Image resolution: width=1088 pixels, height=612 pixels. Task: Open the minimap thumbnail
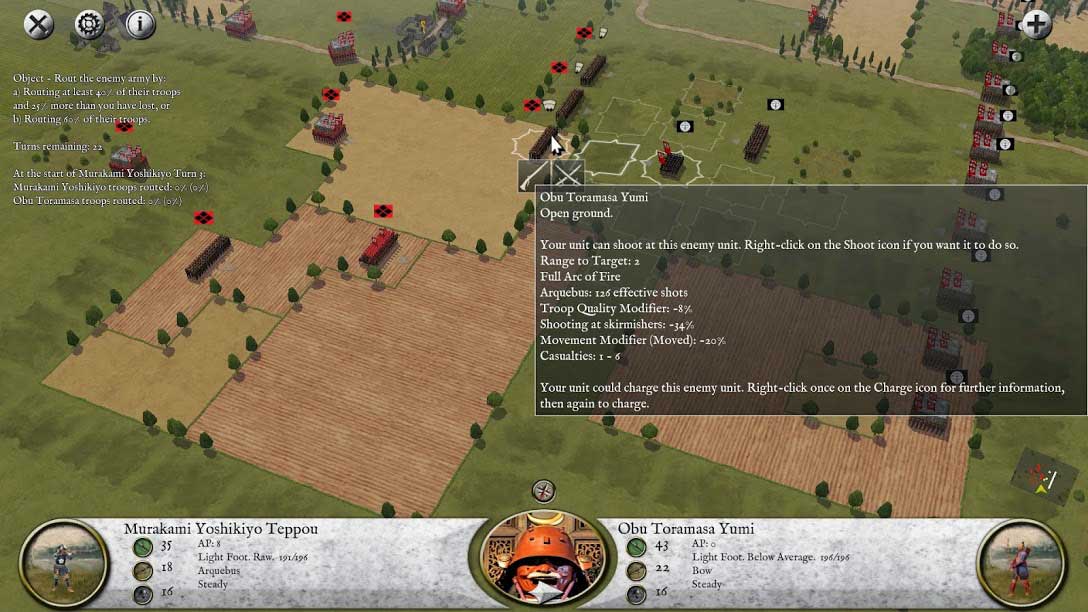point(1042,476)
